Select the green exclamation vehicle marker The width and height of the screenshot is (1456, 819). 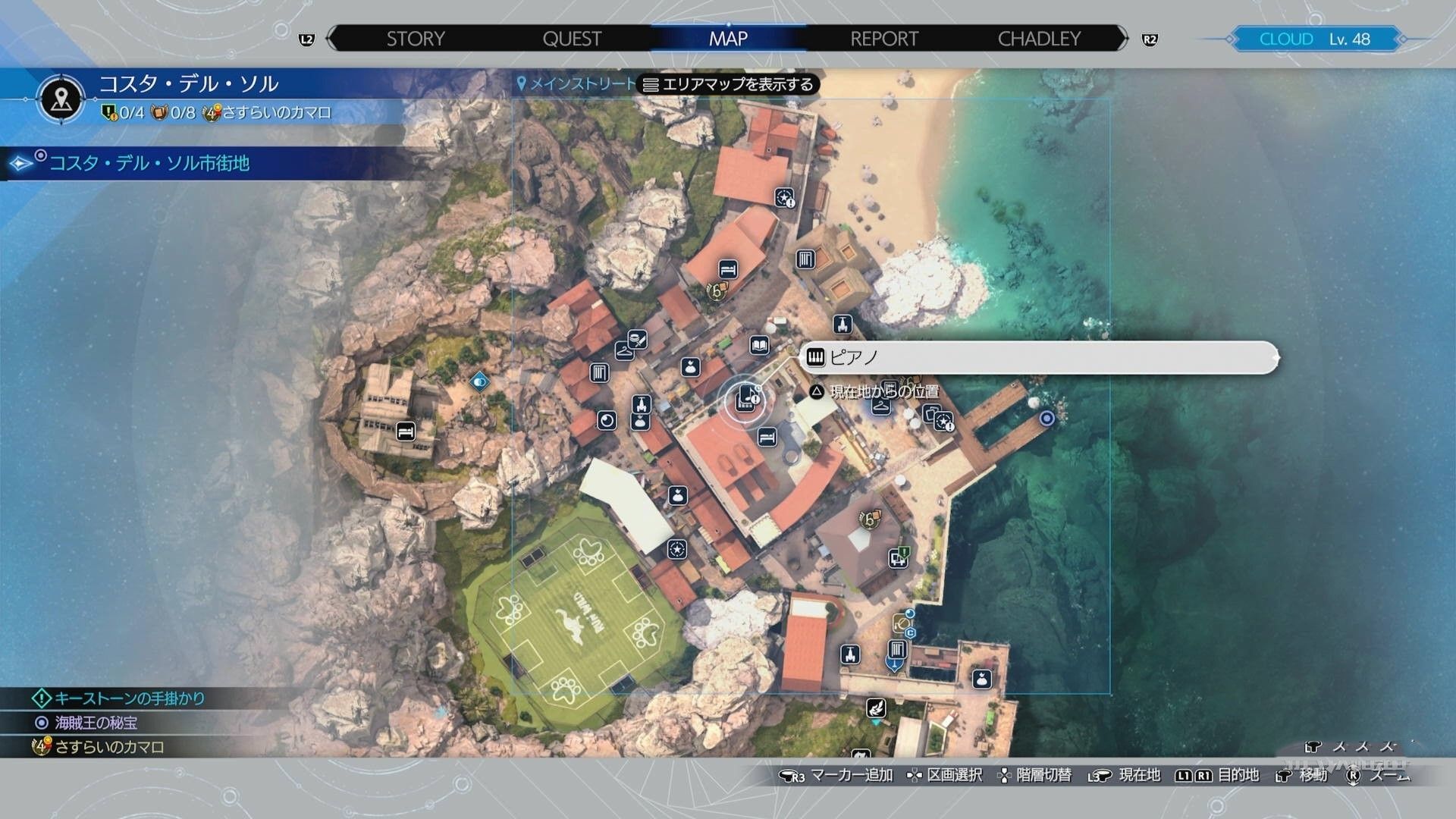click(x=899, y=558)
